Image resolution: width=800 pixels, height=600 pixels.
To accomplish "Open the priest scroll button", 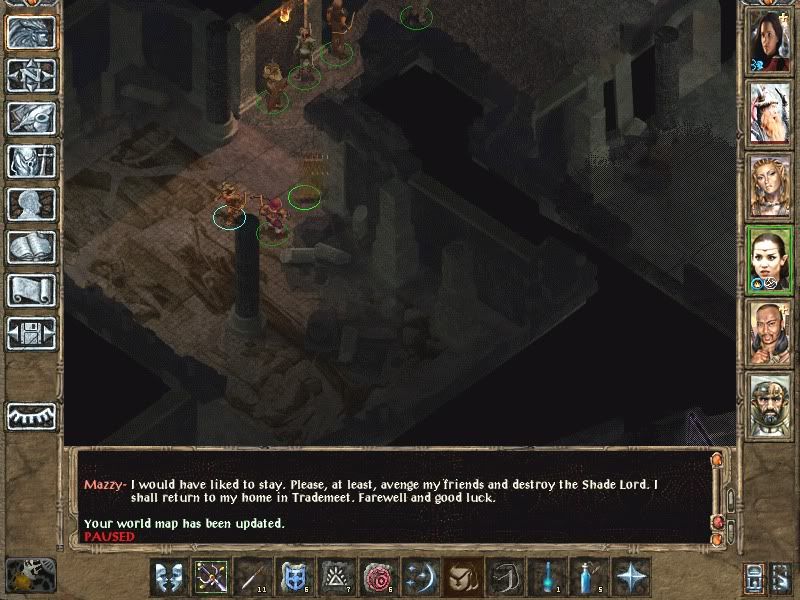I will click(x=31, y=290).
